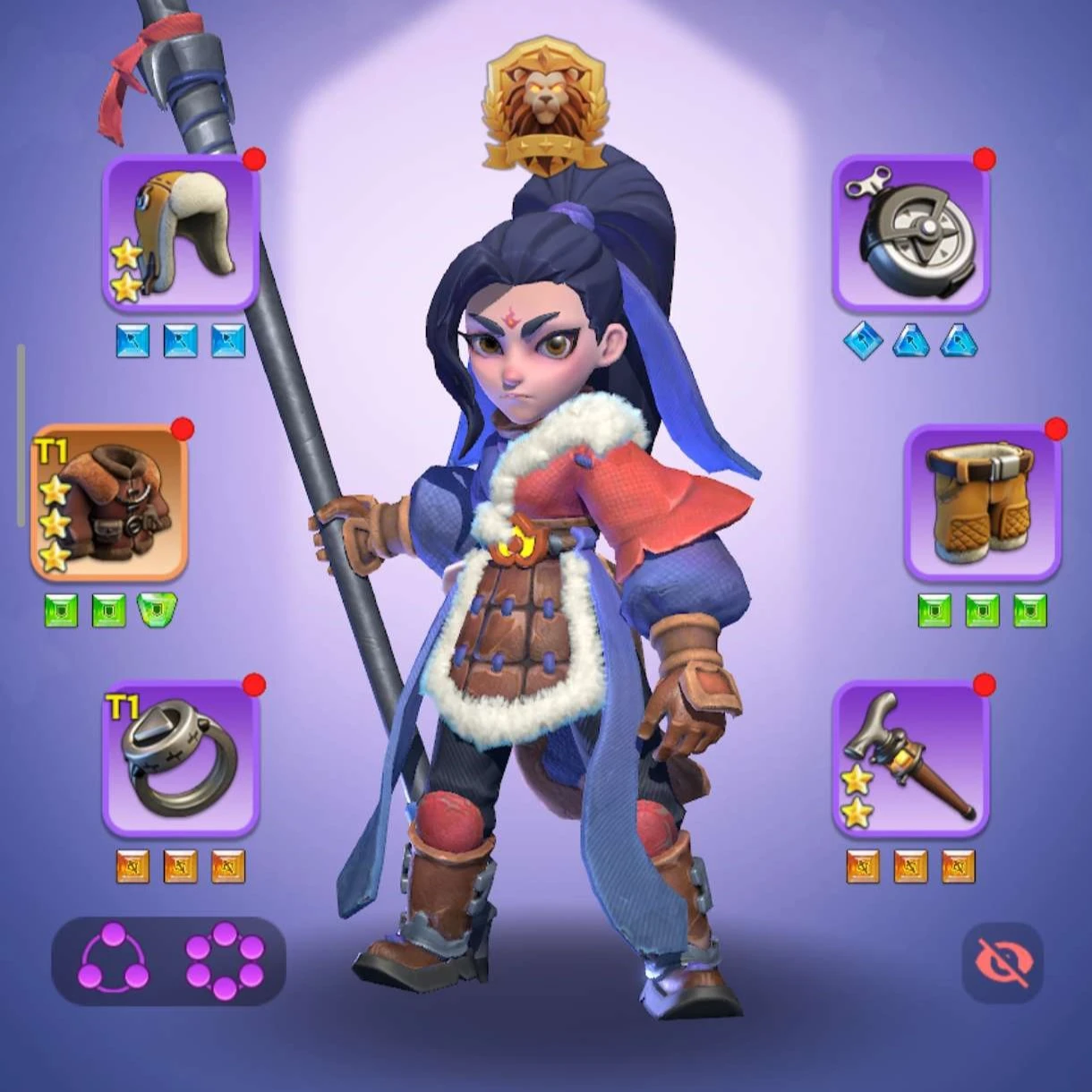Tap the three-node purple circle icon

(x=114, y=960)
